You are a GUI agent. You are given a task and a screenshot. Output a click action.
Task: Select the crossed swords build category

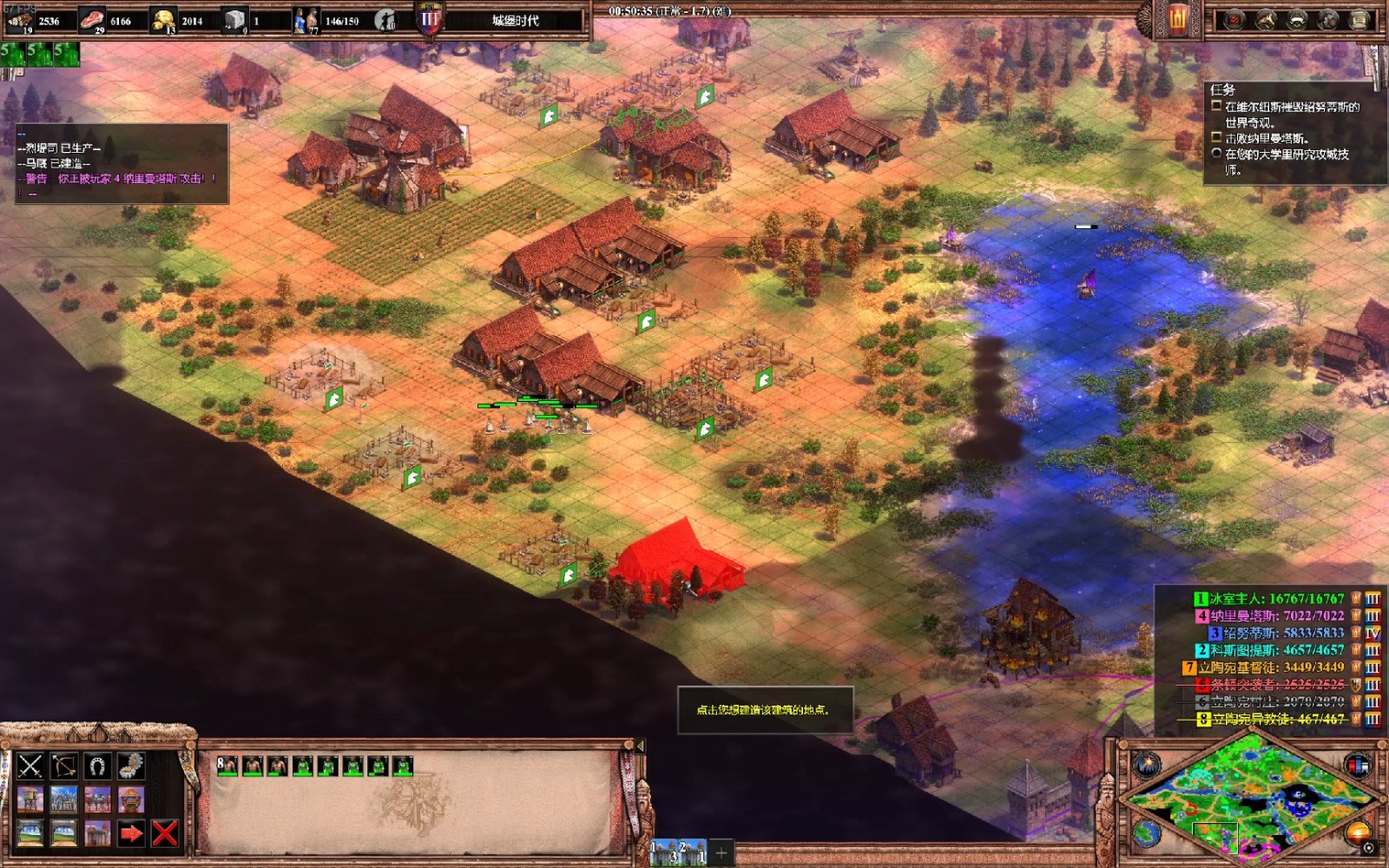pos(30,766)
